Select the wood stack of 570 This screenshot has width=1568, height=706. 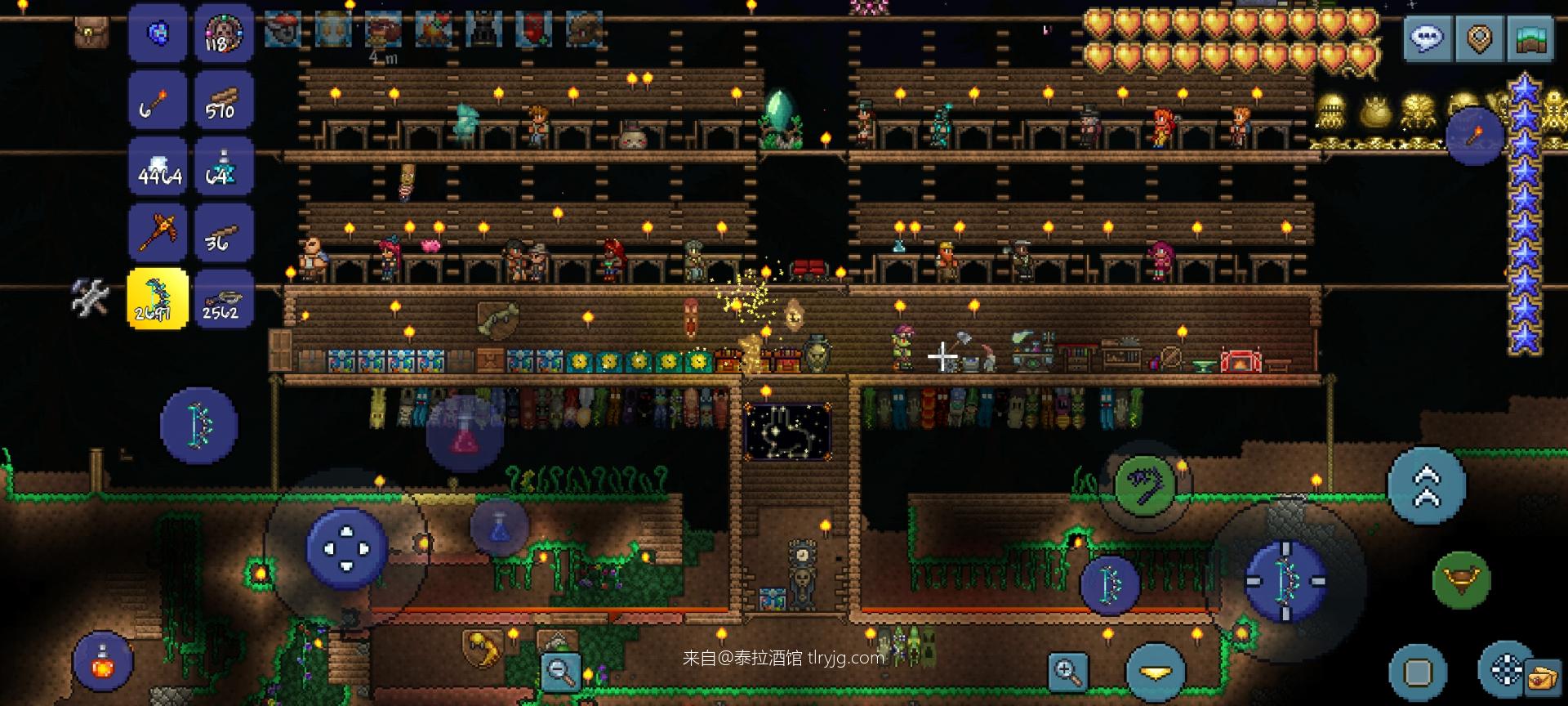223,101
